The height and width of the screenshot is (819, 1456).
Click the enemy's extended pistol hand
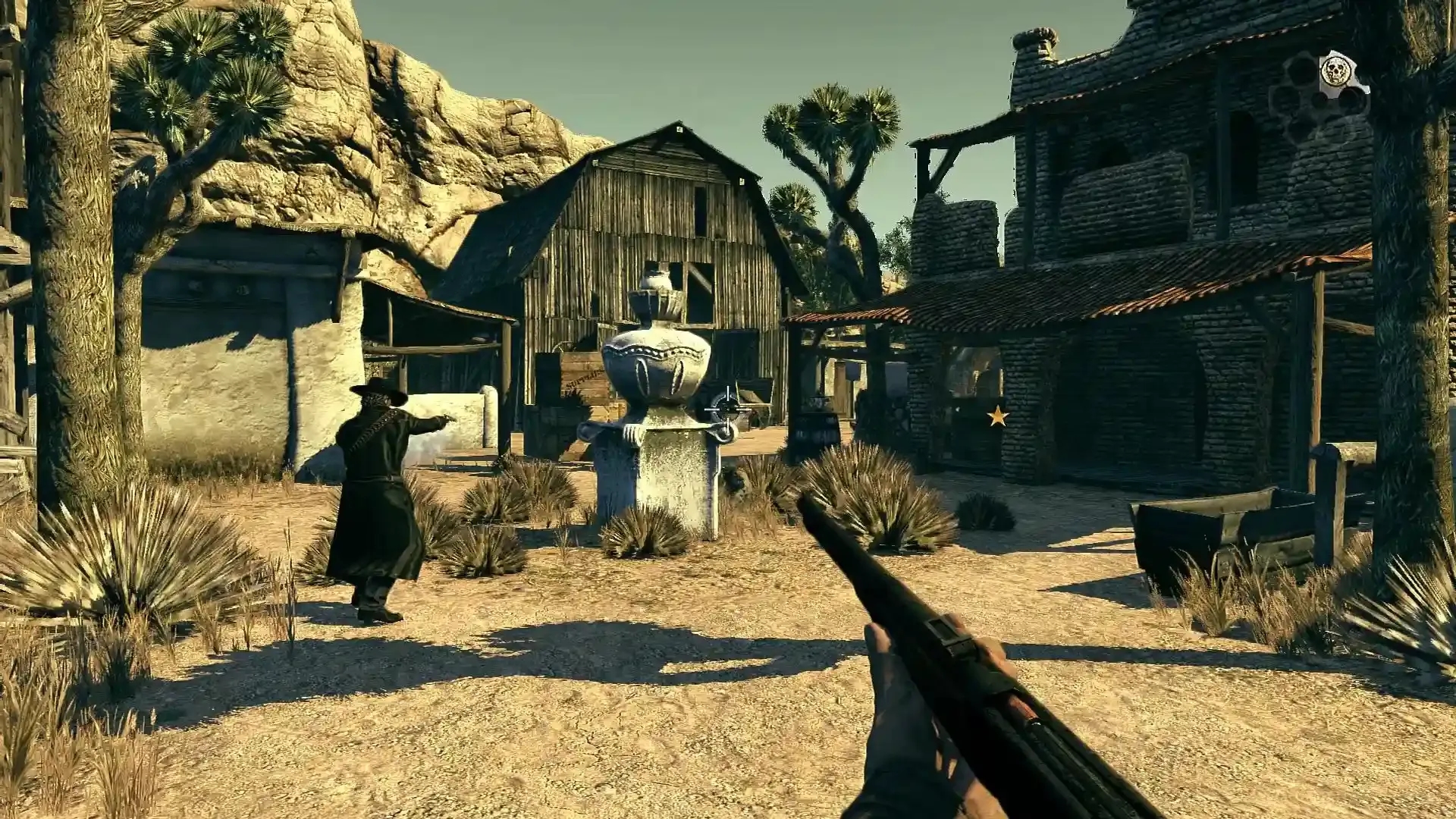pos(442,420)
